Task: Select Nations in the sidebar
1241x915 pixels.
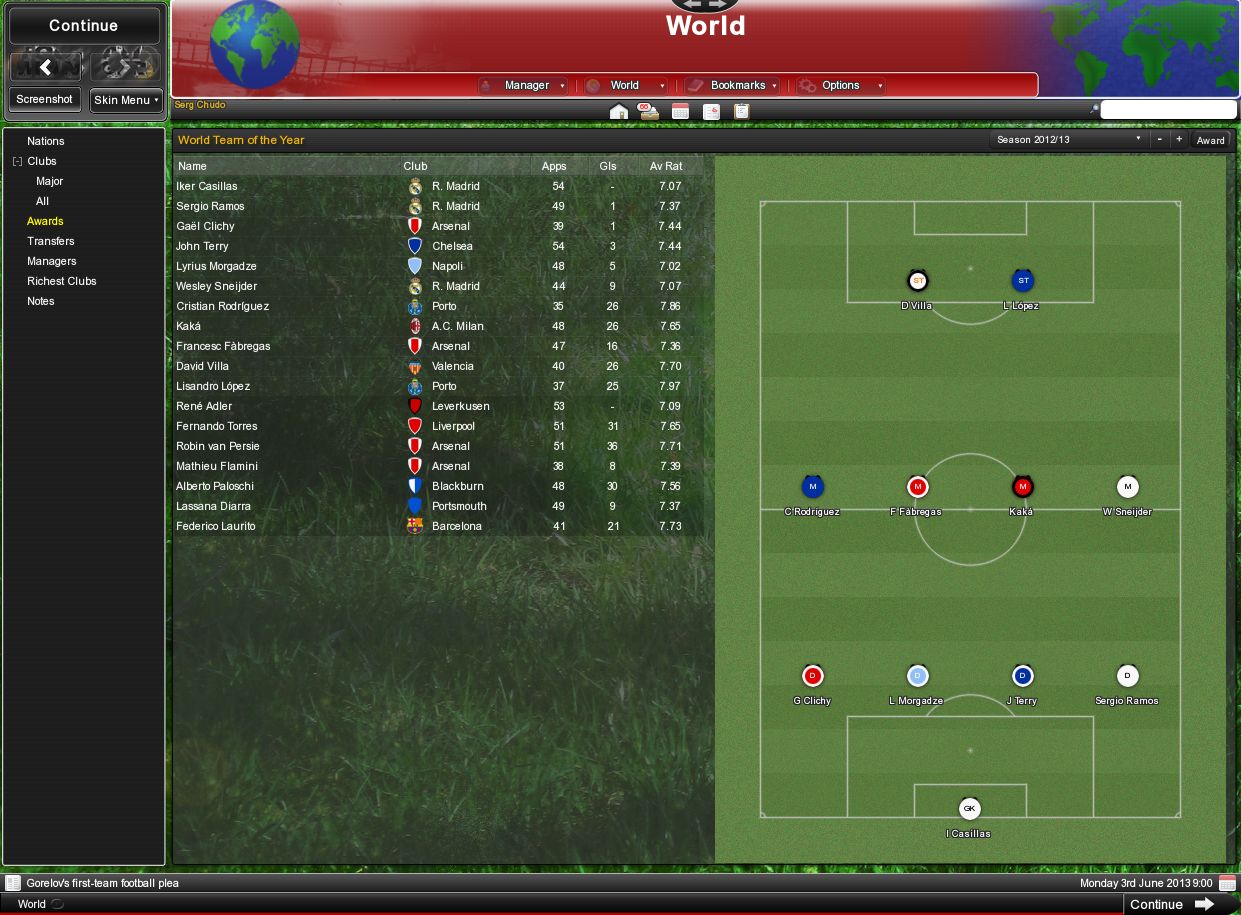Action: (46, 141)
